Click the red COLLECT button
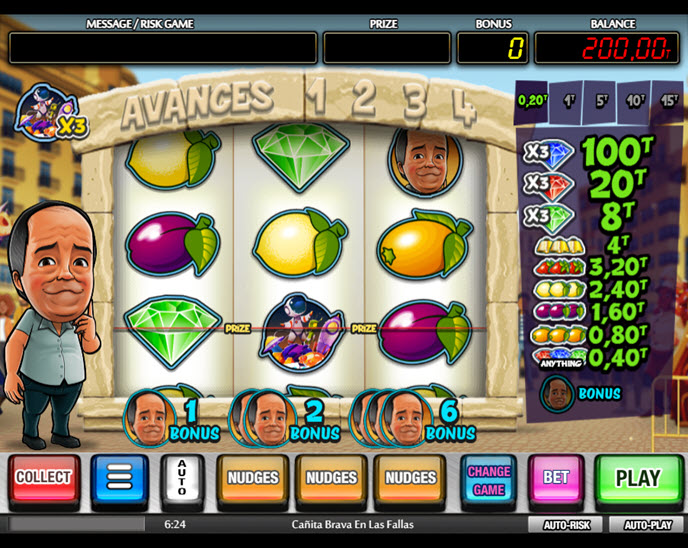 [43, 479]
